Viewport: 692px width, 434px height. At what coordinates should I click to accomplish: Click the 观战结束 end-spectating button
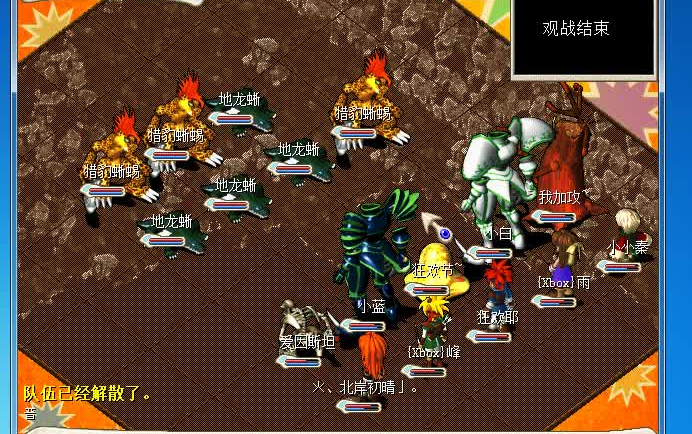(575, 29)
